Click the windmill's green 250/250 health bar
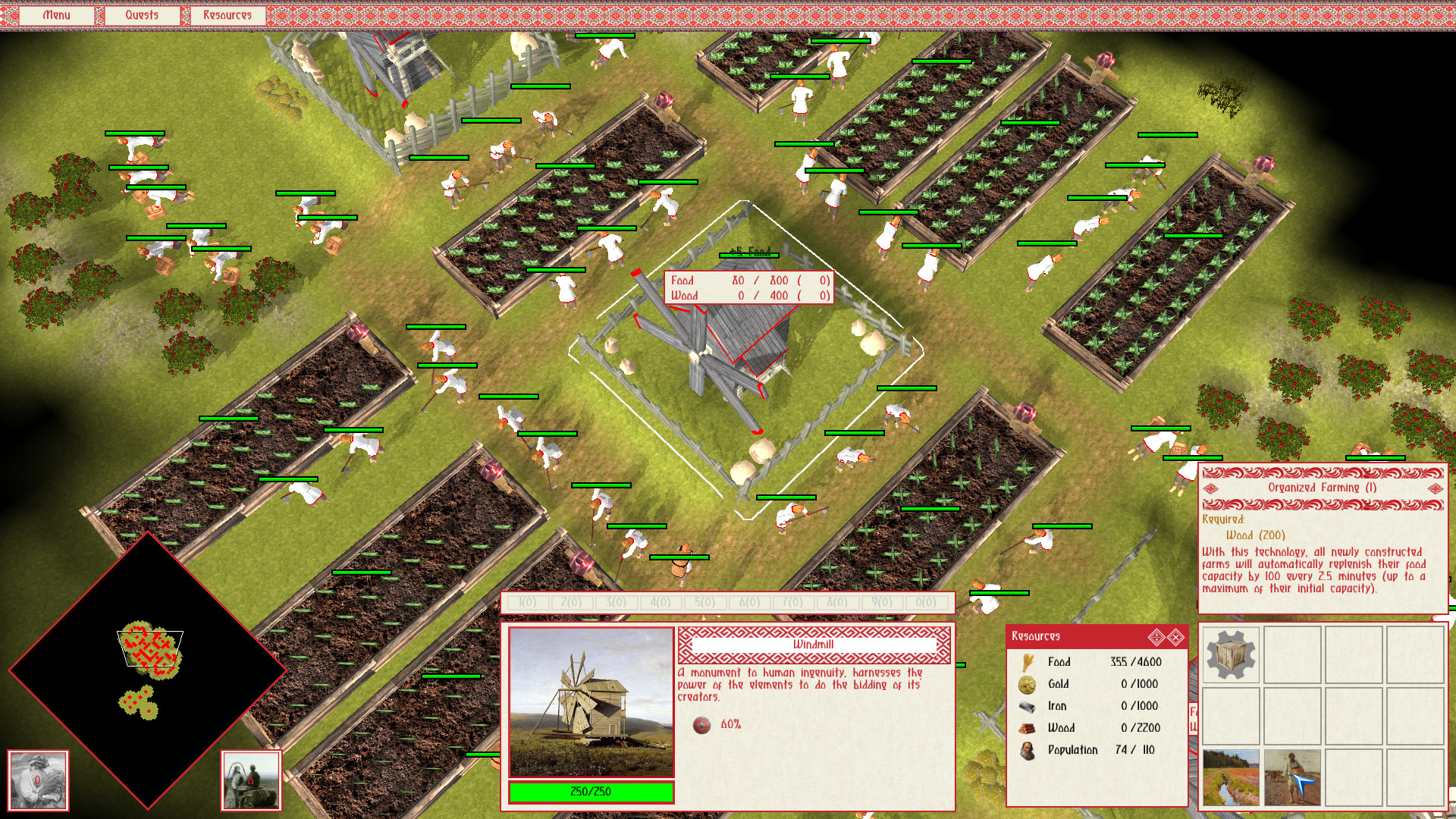The height and width of the screenshot is (819, 1456). click(x=591, y=791)
